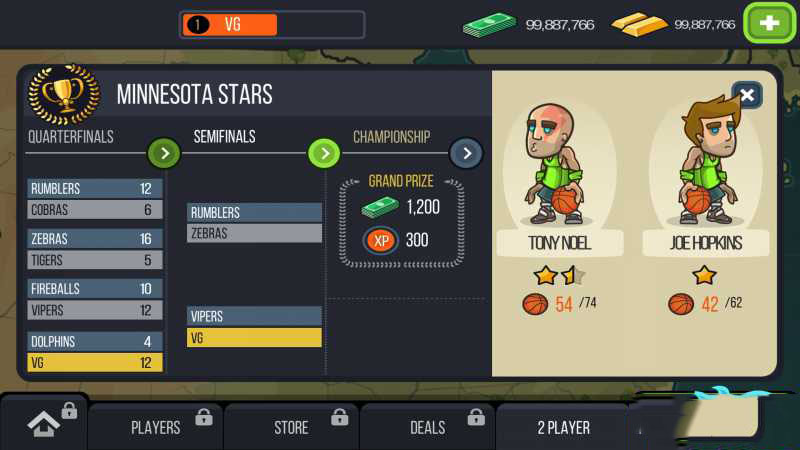Close the Minnesota Stars tournament panel
This screenshot has height=450, width=800.
746,95
